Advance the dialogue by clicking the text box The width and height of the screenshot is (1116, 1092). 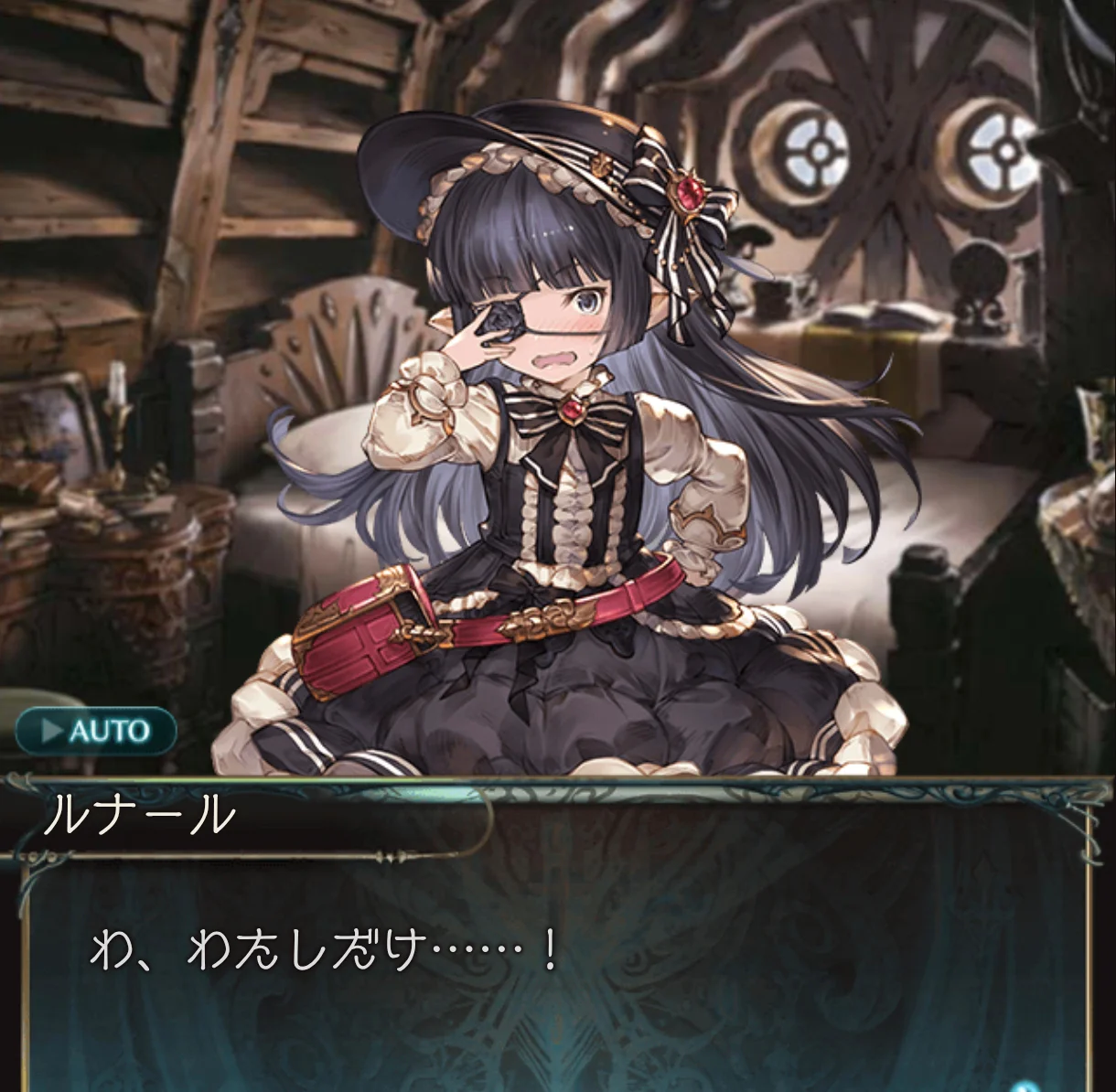pos(556,969)
